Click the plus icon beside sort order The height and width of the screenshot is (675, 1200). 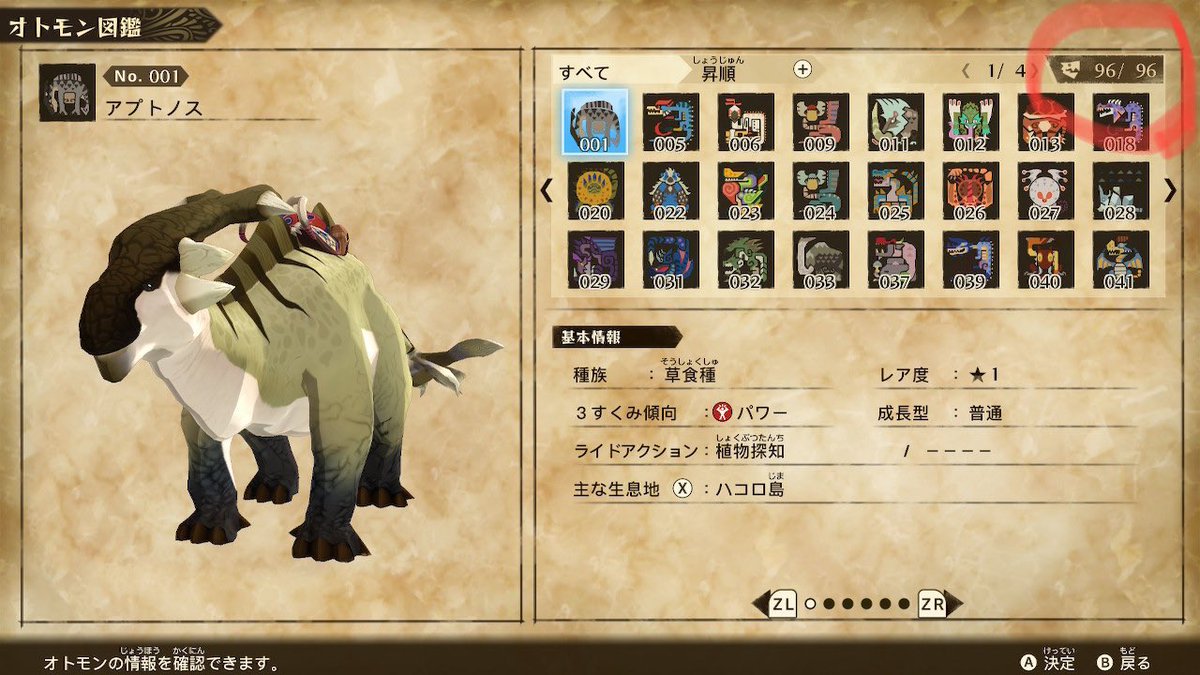tap(802, 69)
